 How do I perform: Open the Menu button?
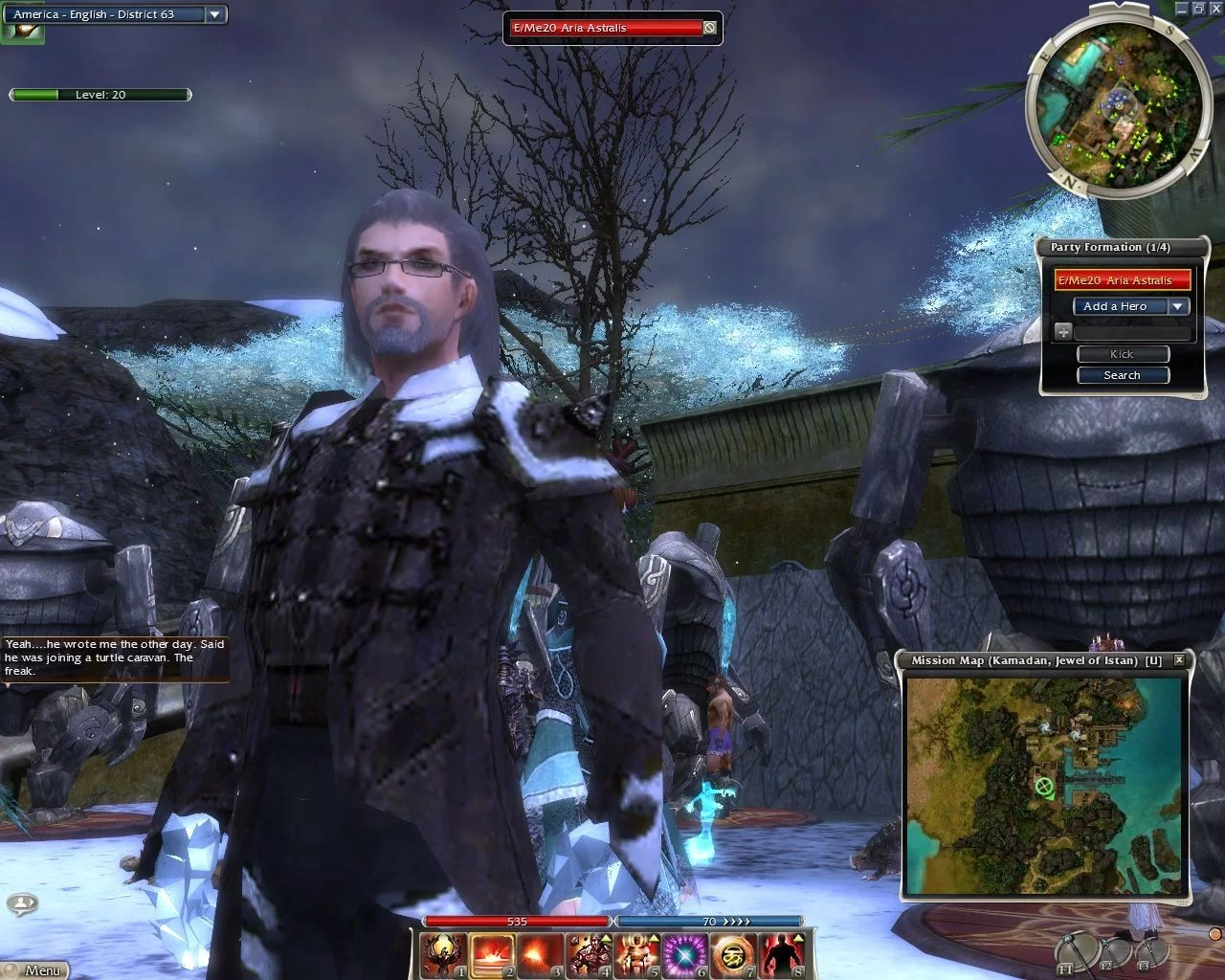[x=34, y=969]
